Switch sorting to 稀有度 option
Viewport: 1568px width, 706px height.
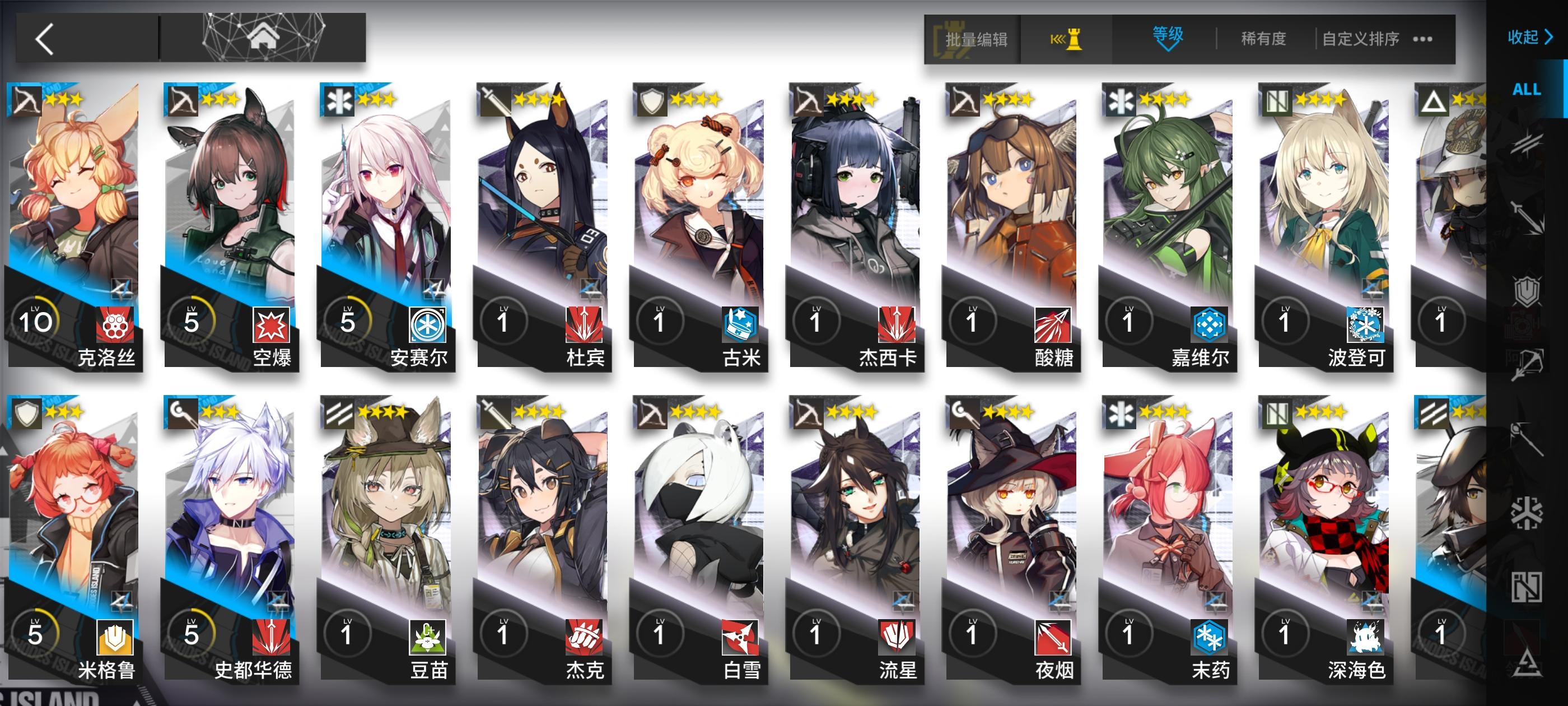click(1264, 38)
